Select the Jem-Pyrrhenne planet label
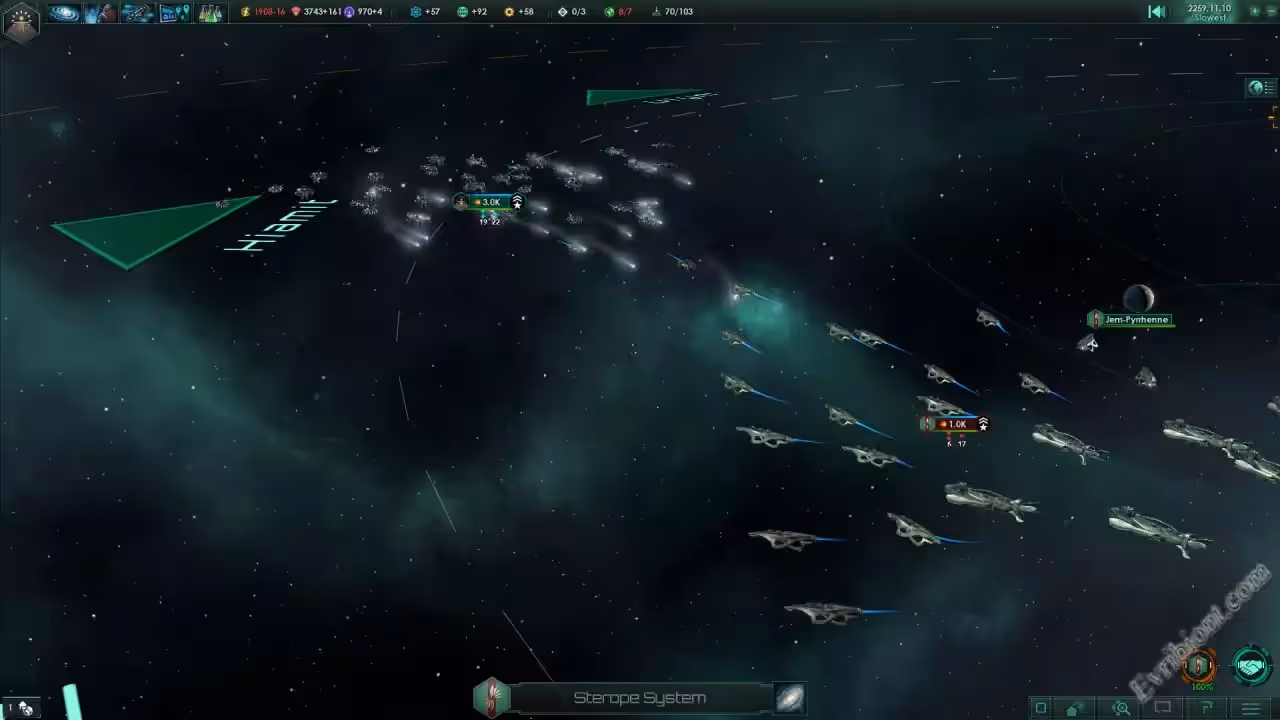Image resolution: width=1280 pixels, height=720 pixels. (x=1136, y=320)
